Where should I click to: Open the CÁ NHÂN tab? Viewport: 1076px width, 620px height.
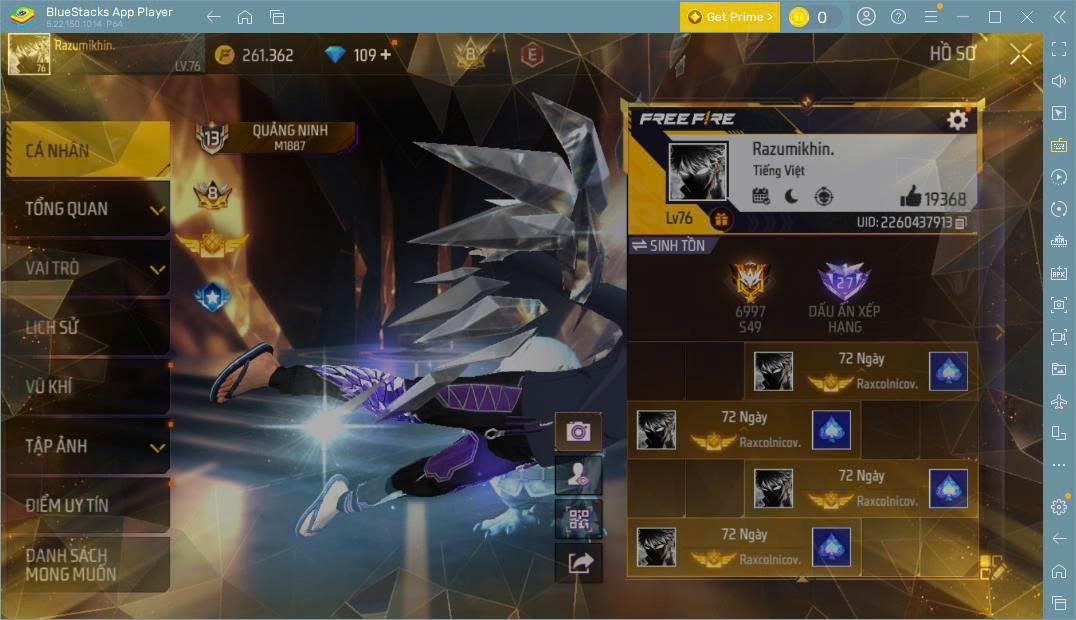[86, 151]
